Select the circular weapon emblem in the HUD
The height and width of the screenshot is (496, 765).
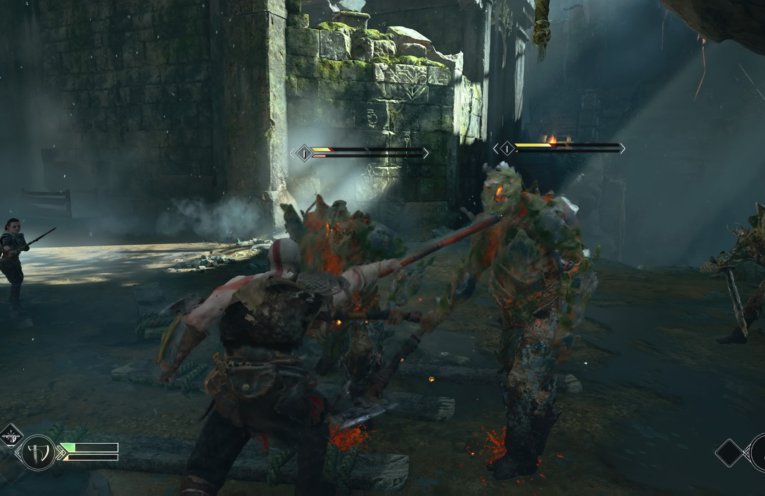(39, 452)
